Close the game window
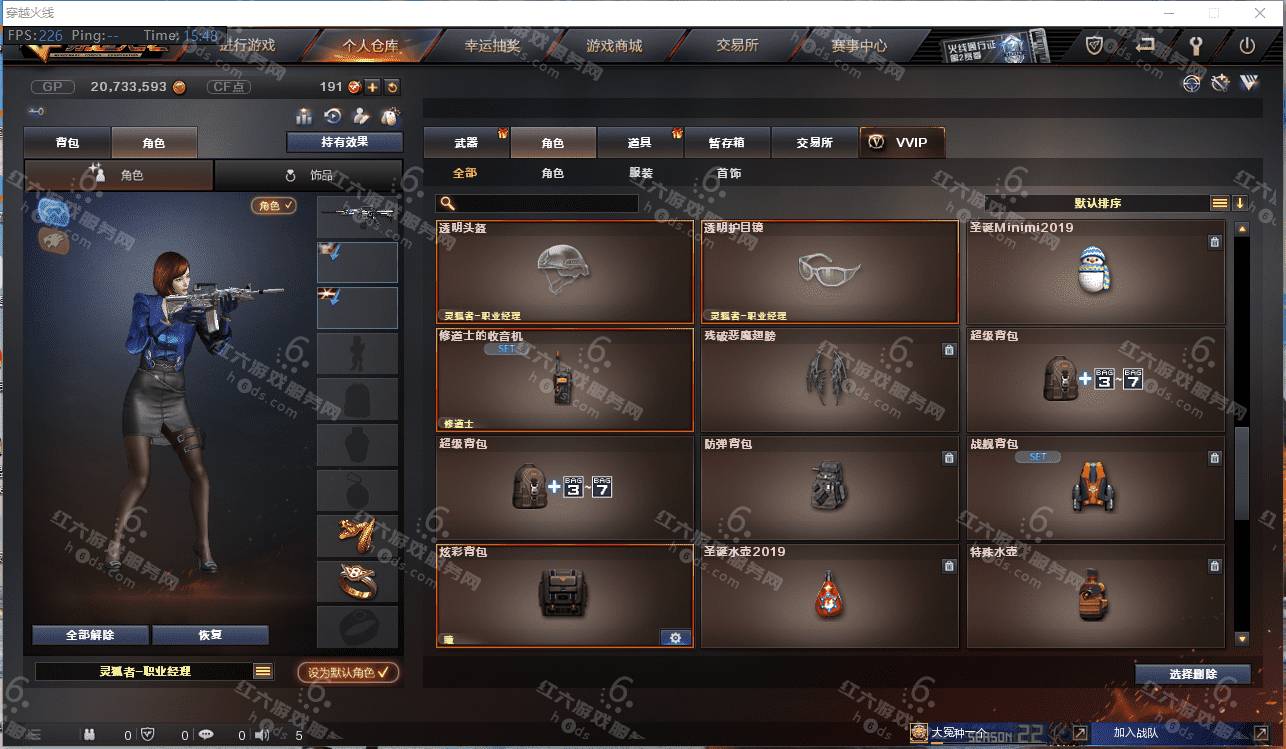Screen dimensions: 1286x749 (1257, 13)
